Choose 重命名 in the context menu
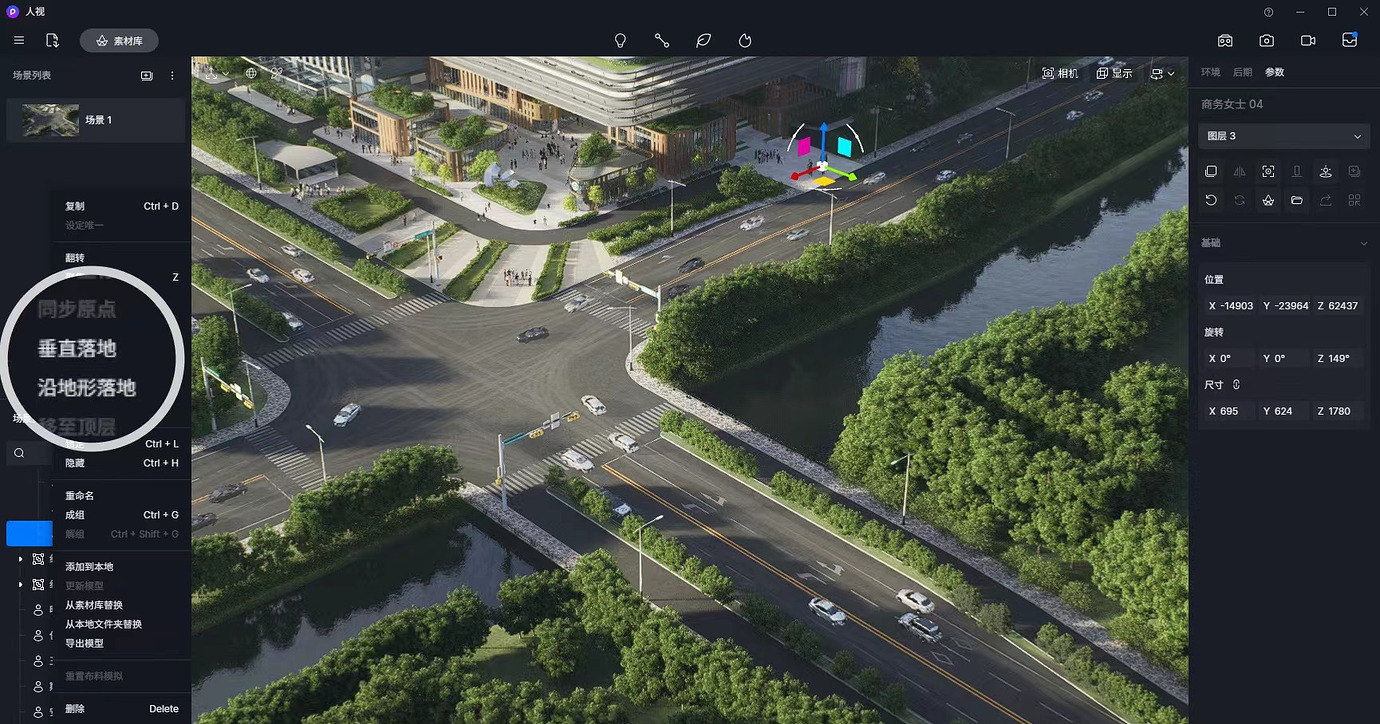Viewport: 1380px width, 724px height. 80,496
